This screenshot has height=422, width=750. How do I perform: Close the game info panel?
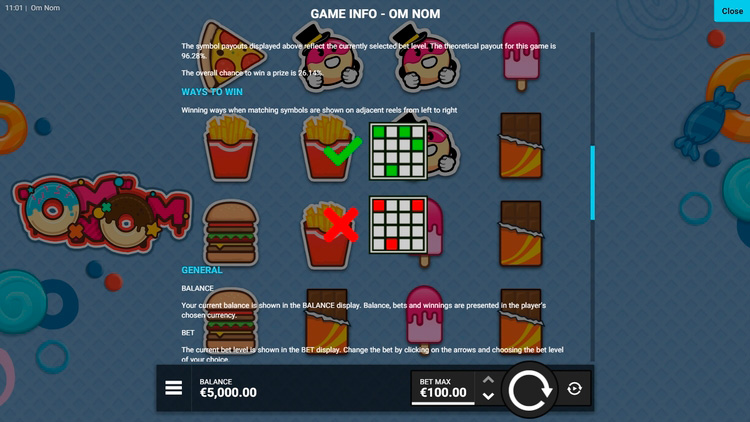(731, 11)
